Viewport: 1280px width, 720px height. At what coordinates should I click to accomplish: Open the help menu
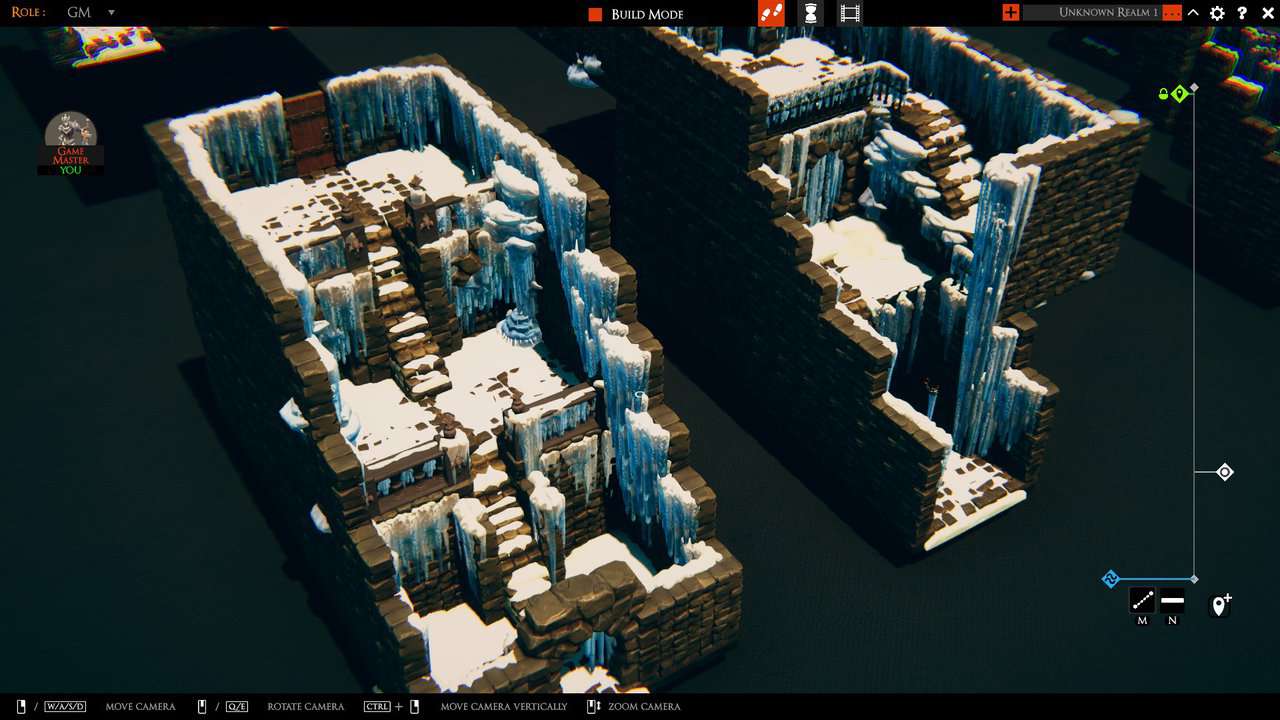pyautogui.click(x=1242, y=13)
